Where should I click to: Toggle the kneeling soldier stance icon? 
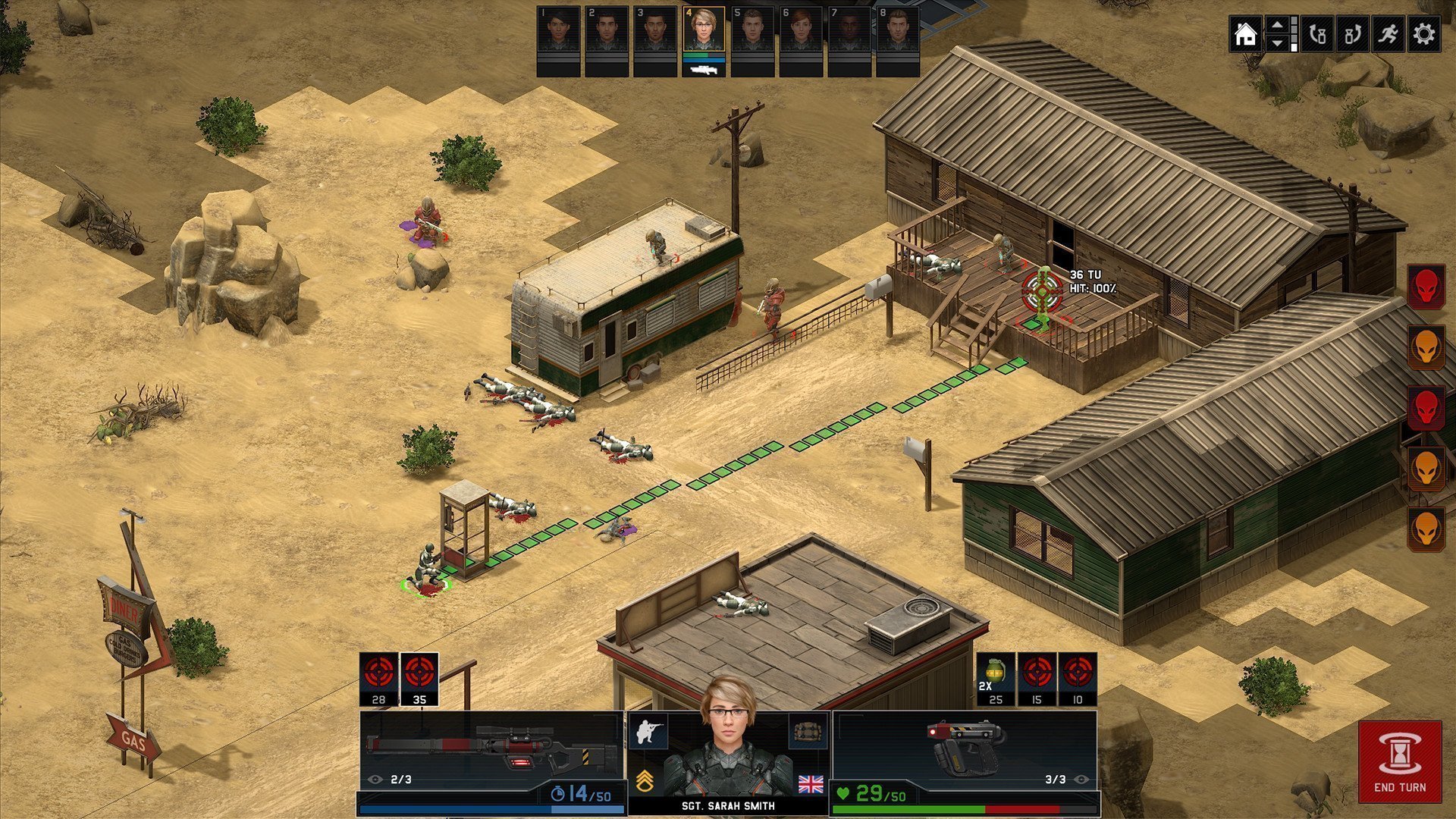(x=649, y=731)
